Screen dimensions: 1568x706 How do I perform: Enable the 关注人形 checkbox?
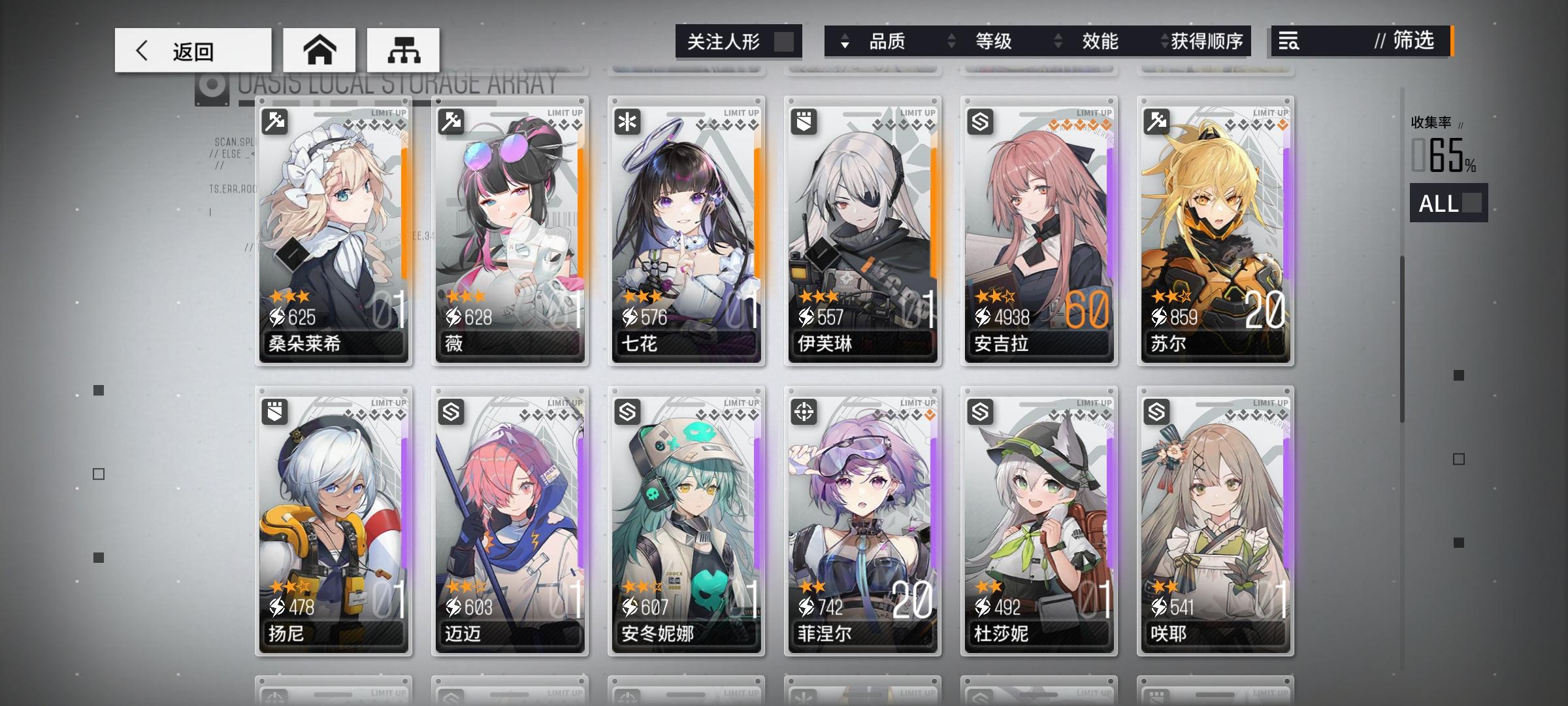[783, 41]
